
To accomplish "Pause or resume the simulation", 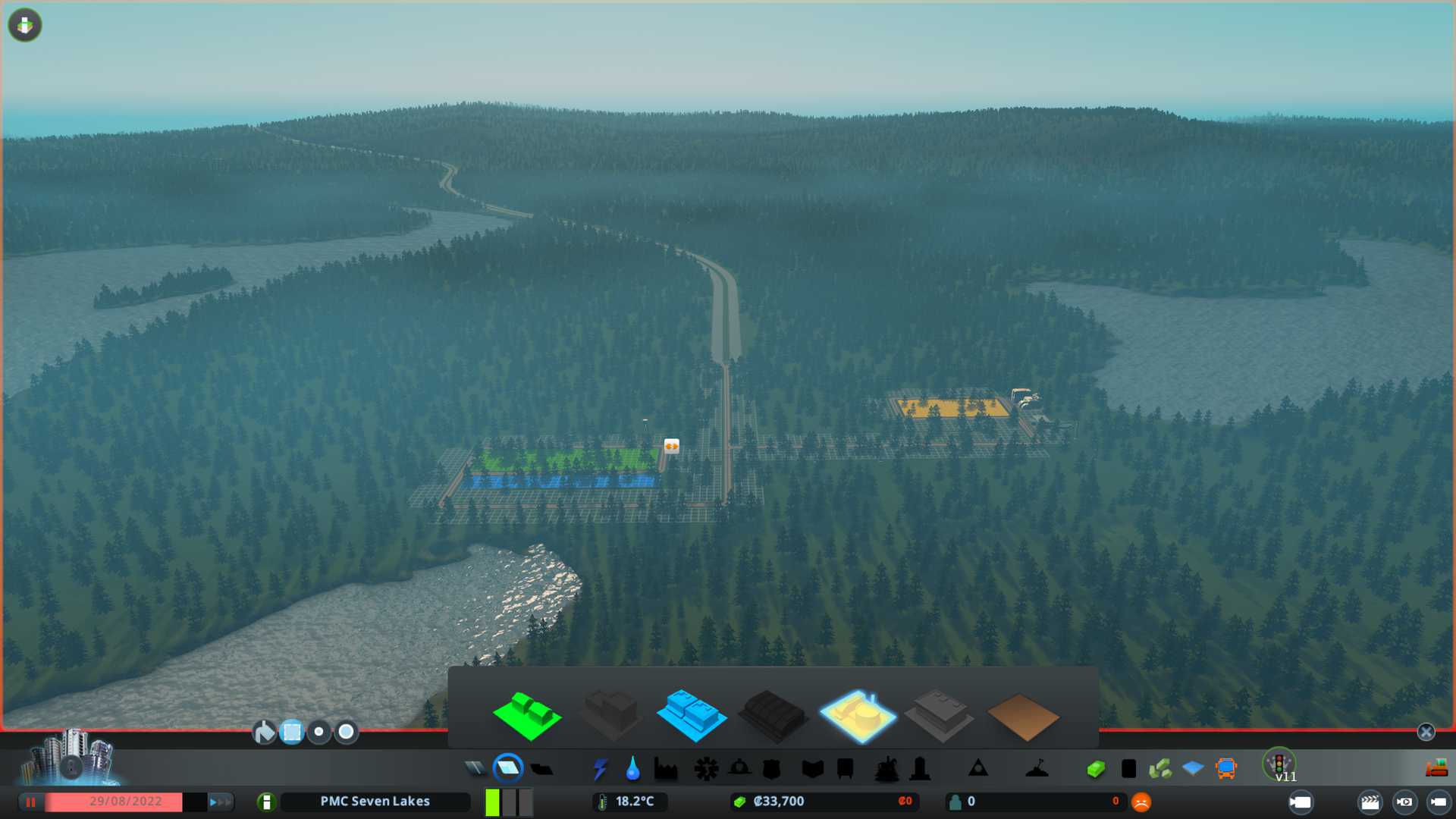I will click(x=31, y=802).
